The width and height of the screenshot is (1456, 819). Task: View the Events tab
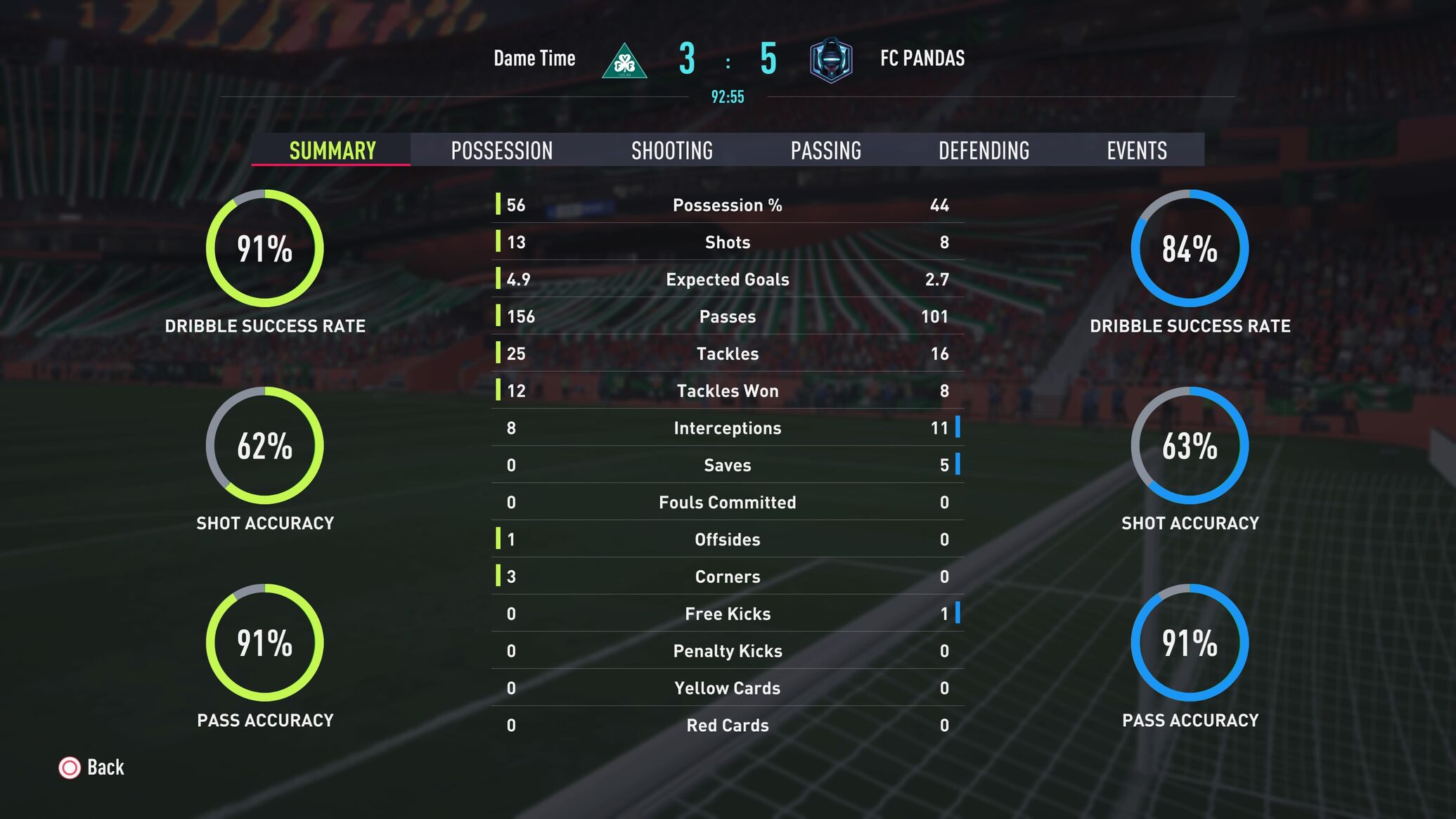pyautogui.click(x=1136, y=150)
